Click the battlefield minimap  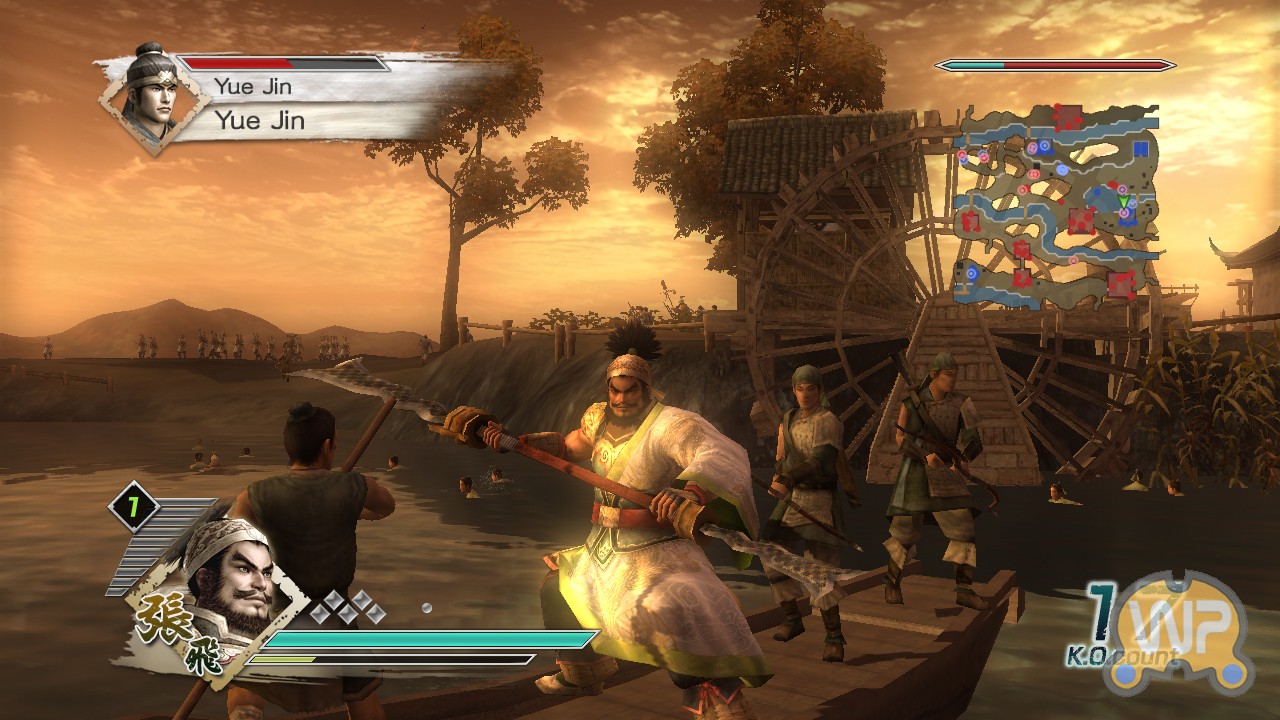[x=1055, y=203]
